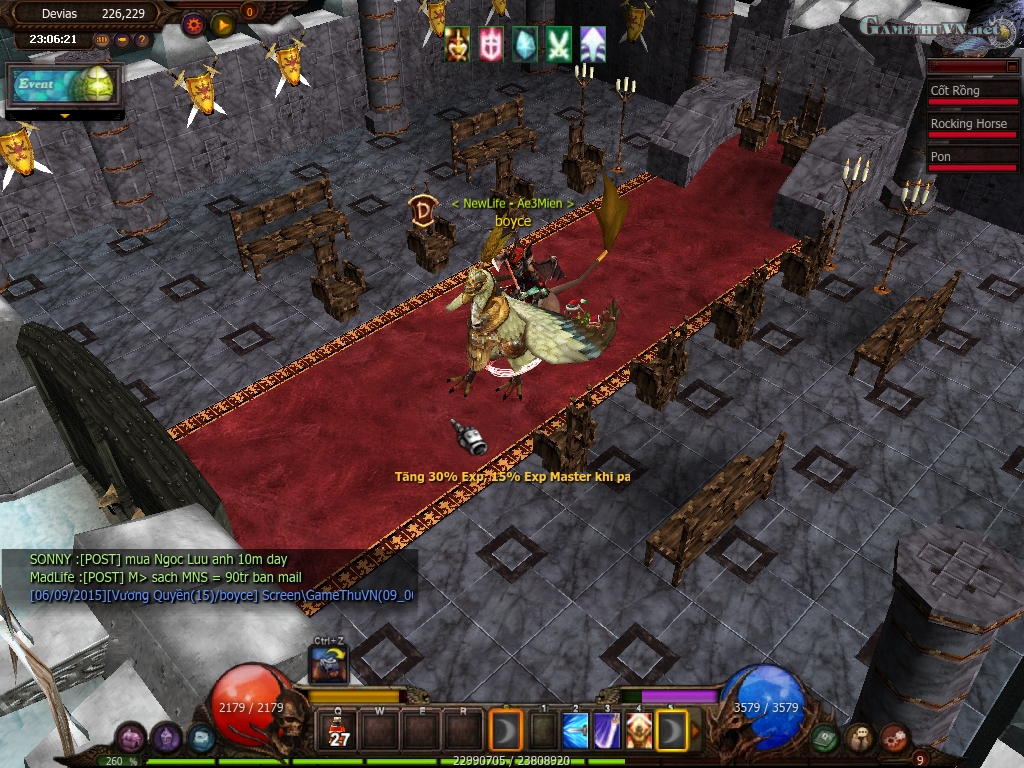
Task: Click the pink shield buff icon
Action: pyautogui.click(x=491, y=45)
